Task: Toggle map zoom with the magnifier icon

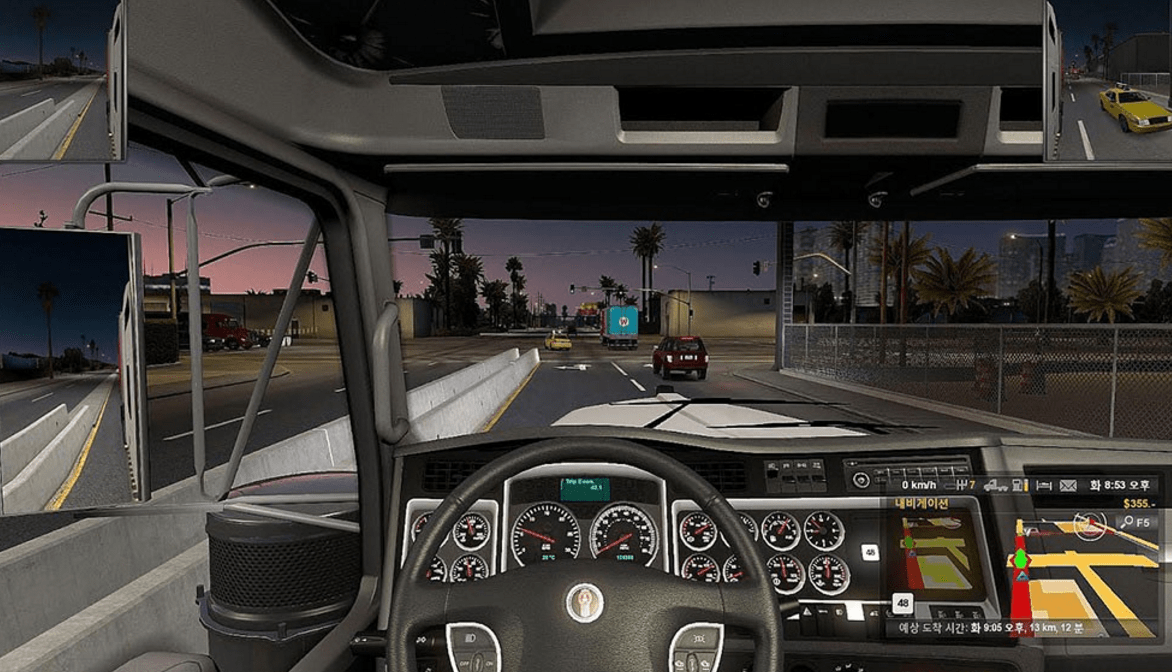Action: (1127, 521)
